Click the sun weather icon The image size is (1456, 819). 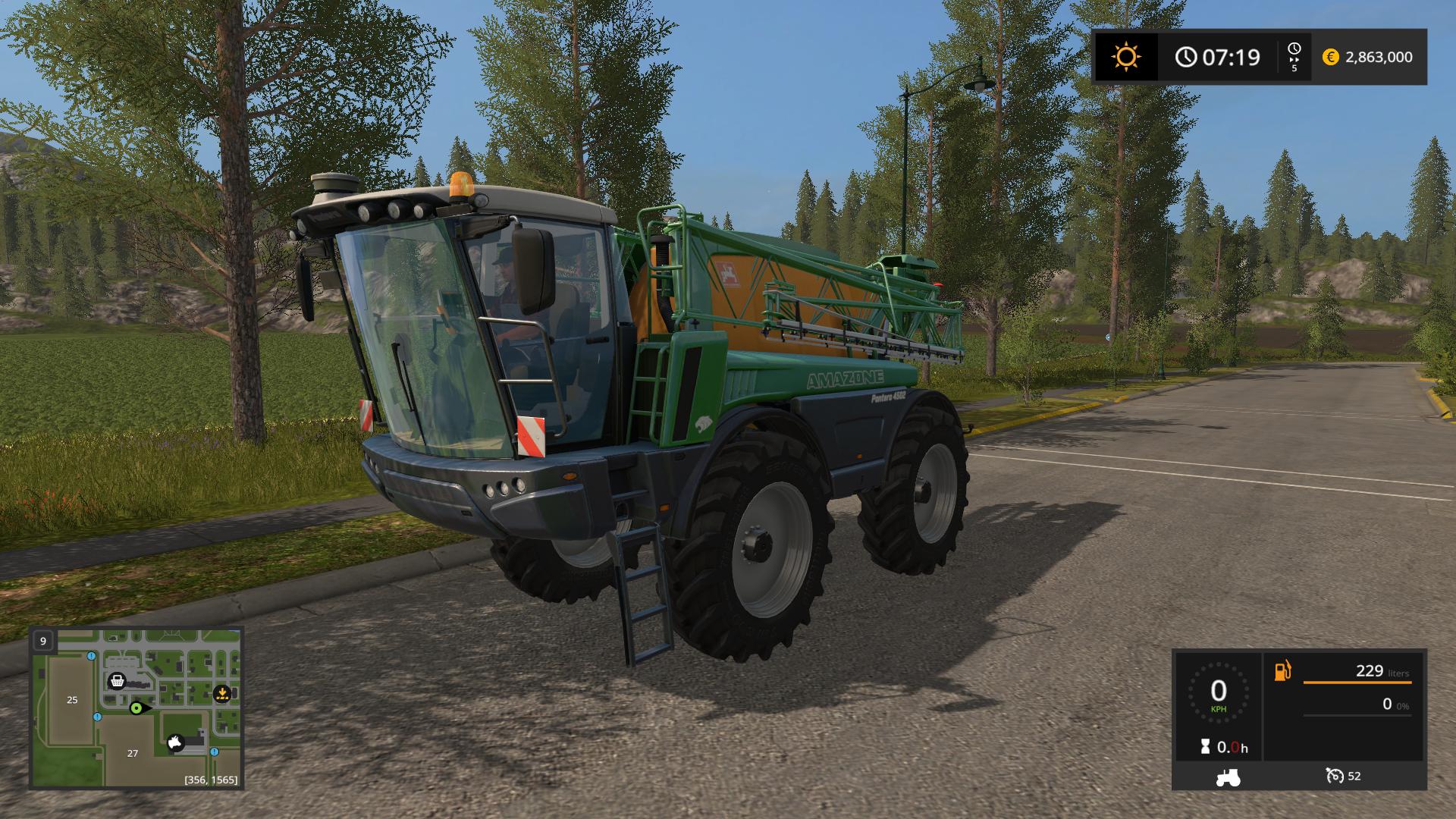click(1125, 57)
